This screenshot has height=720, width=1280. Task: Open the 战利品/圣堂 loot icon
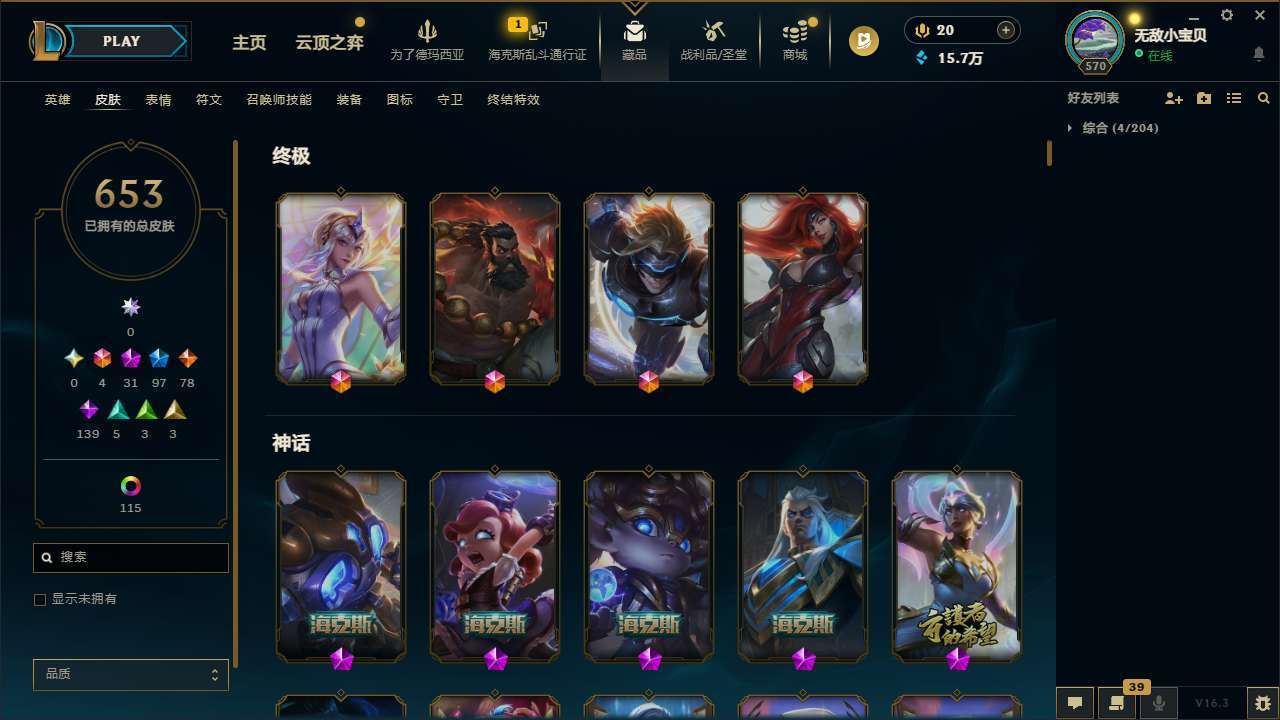(x=713, y=33)
